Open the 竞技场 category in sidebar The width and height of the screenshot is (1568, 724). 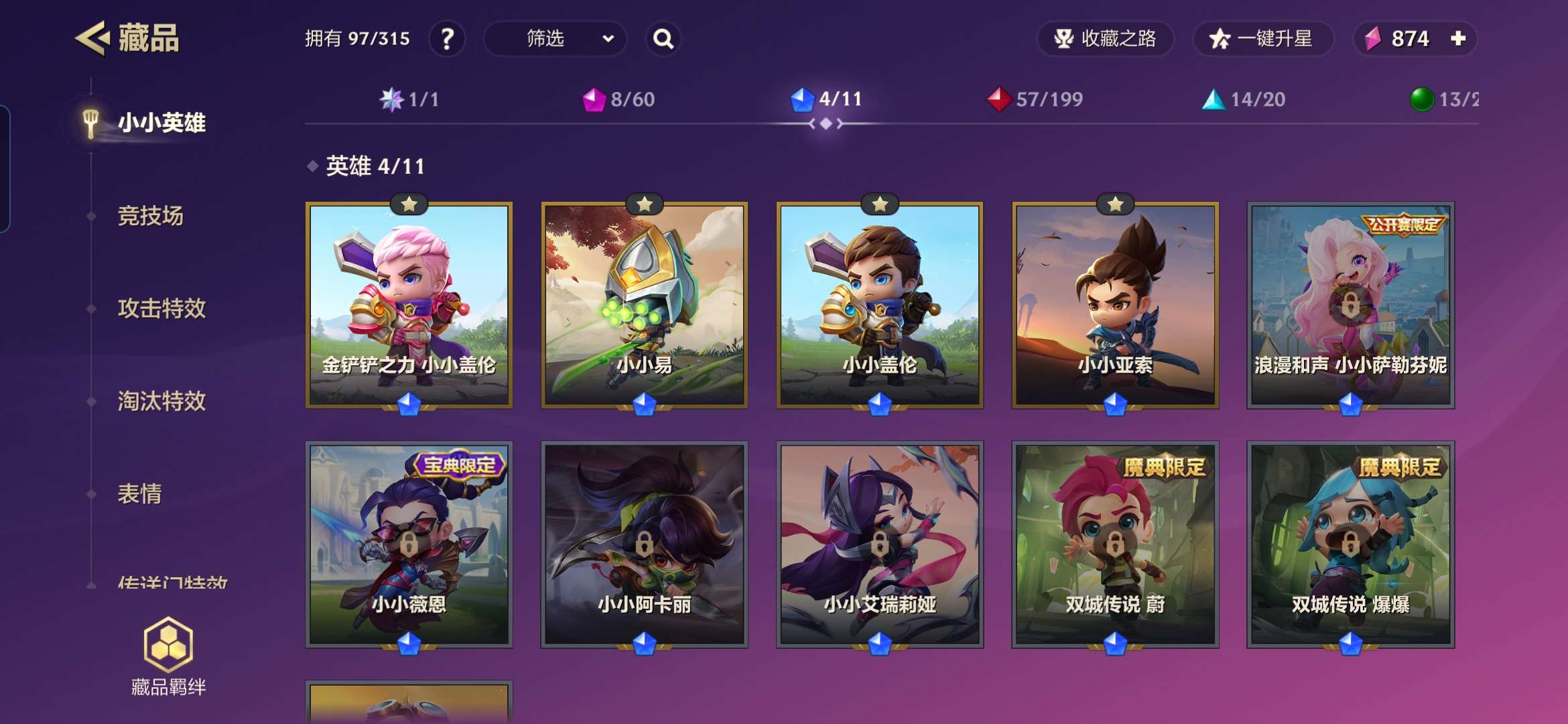coord(150,216)
